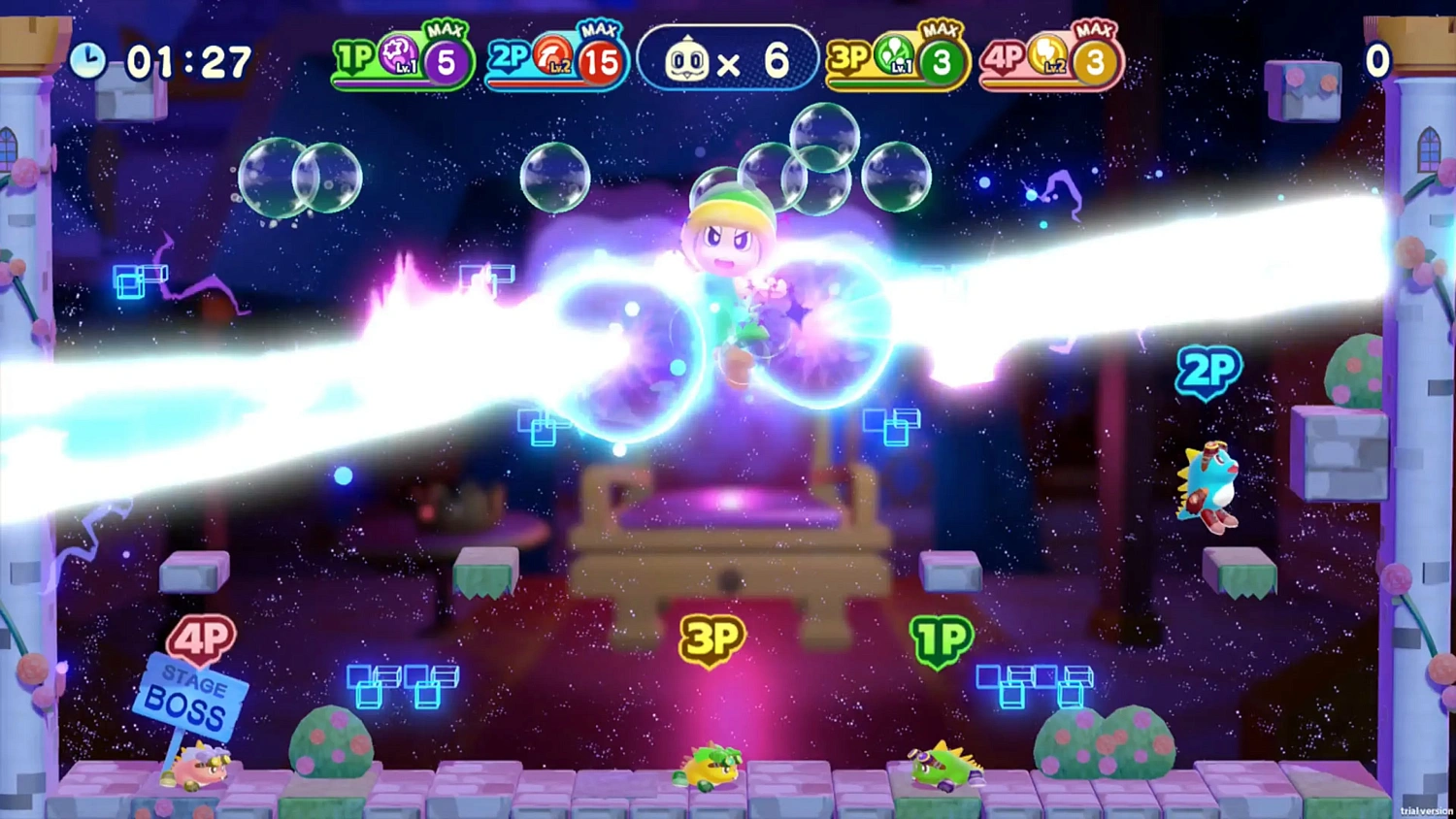Screen dimensions: 1456x819
Task: Click the Lv.1 badge on the 1P skill
Action: pyautogui.click(x=405, y=66)
